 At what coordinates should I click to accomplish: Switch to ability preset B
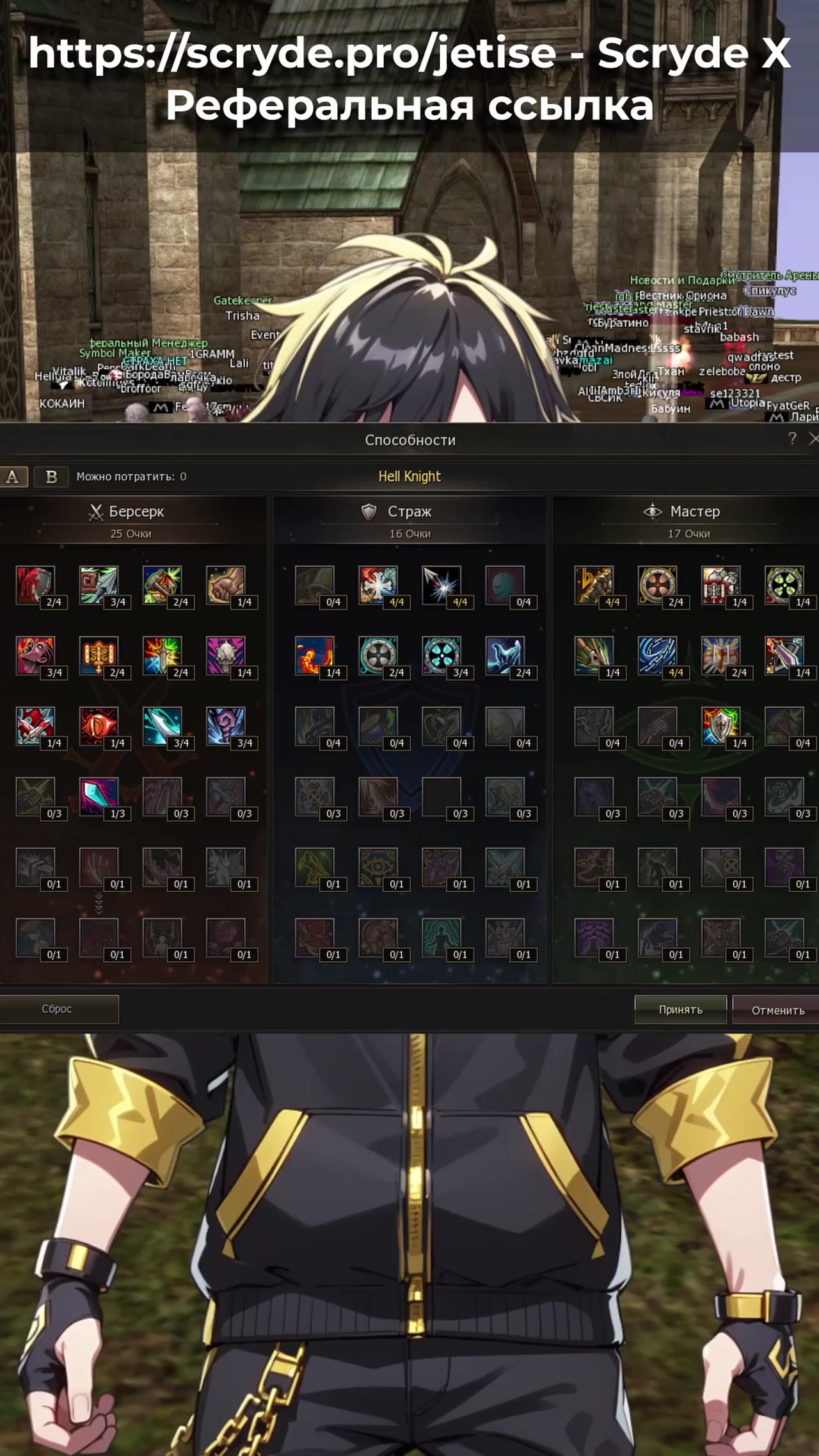tap(51, 477)
